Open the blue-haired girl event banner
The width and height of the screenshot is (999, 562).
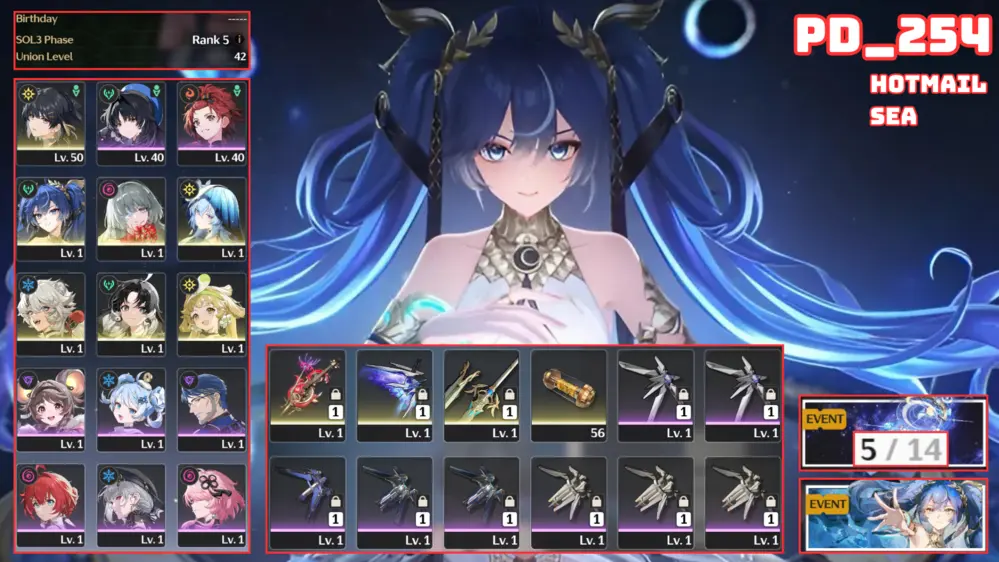click(x=893, y=515)
